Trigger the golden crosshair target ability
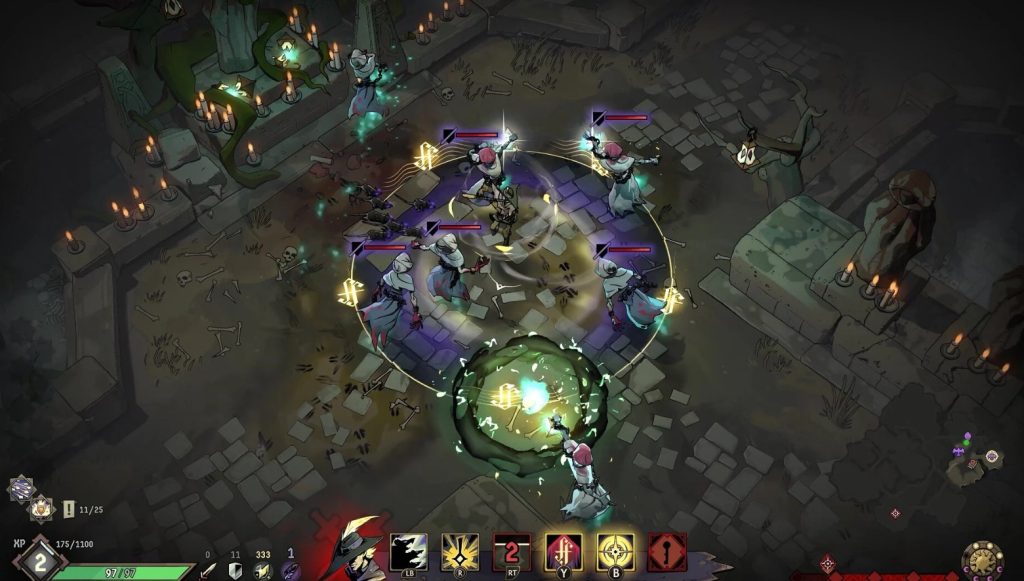The image size is (1024, 581). tap(616, 551)
